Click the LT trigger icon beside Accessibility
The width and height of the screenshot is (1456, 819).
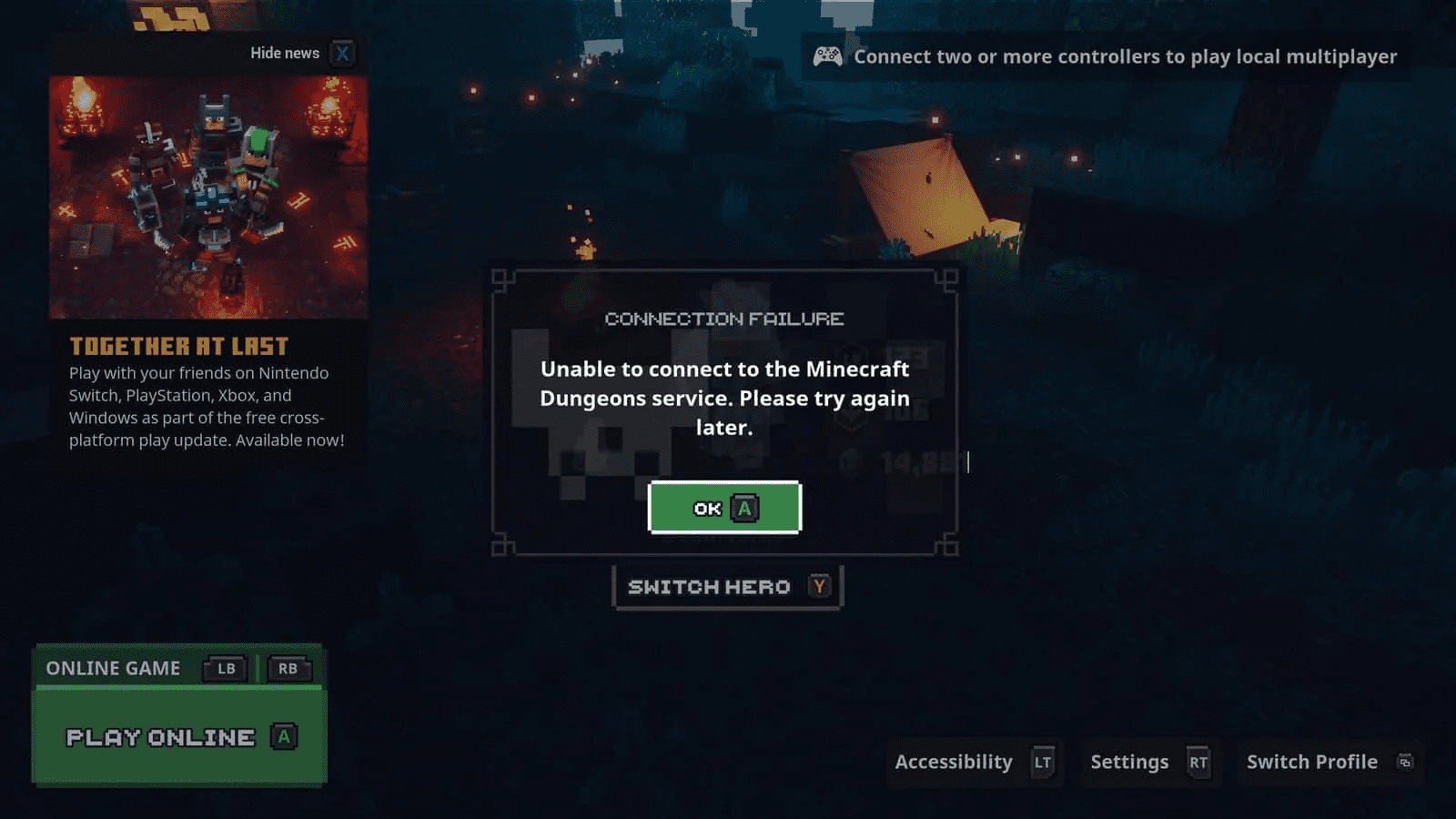[1043, 763]
